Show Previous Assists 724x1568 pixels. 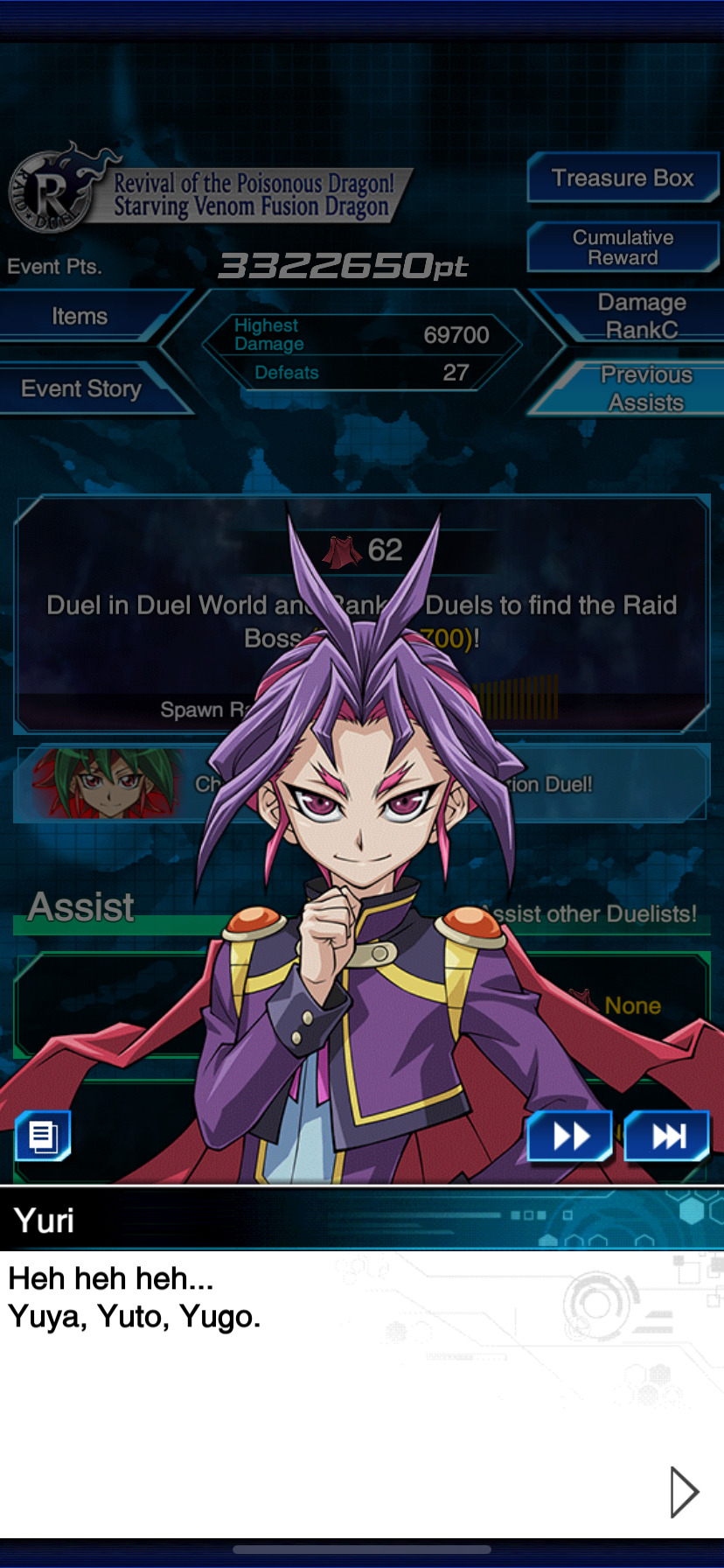(644, 388)
